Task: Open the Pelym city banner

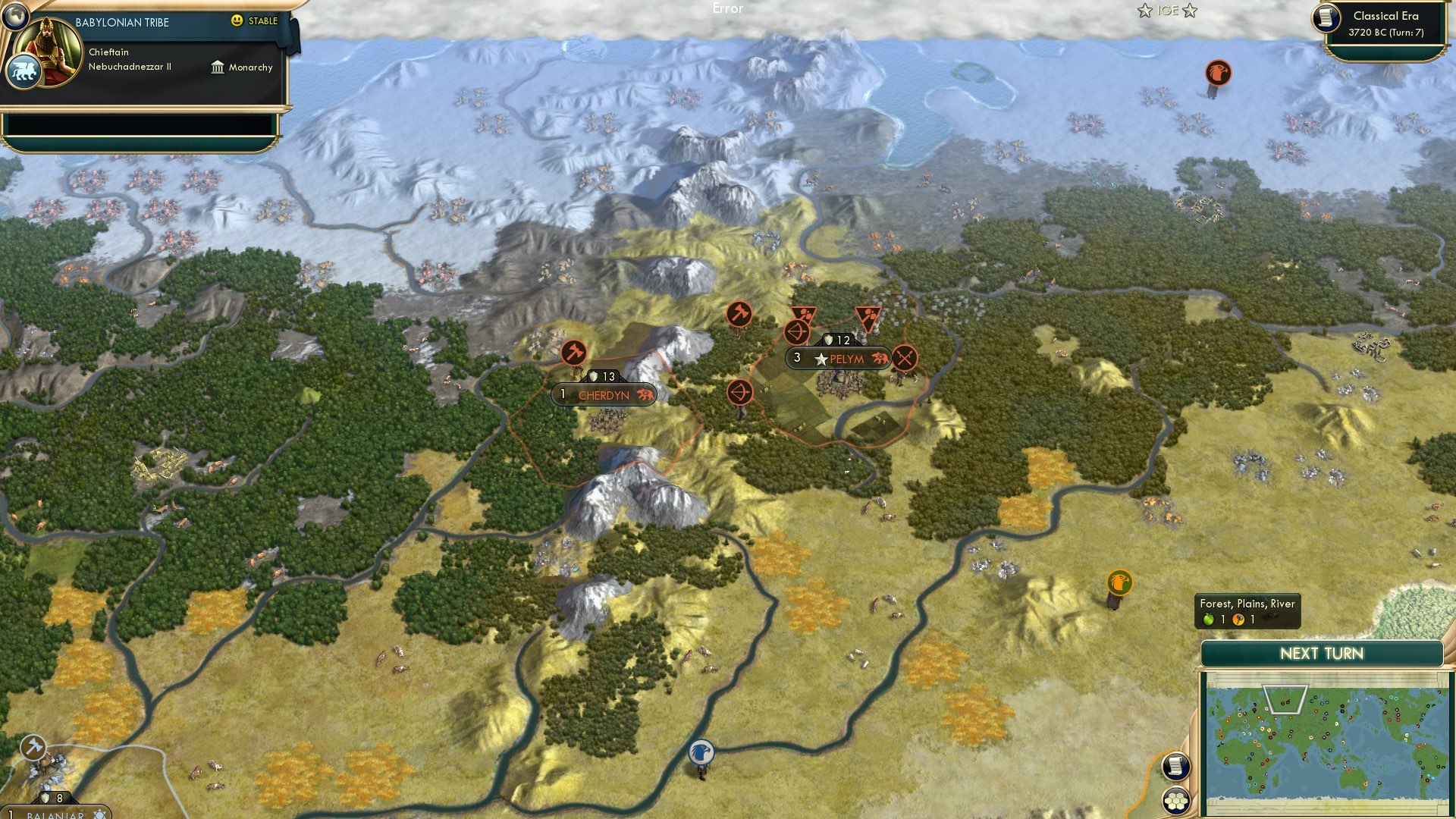Action: (842, 359)
